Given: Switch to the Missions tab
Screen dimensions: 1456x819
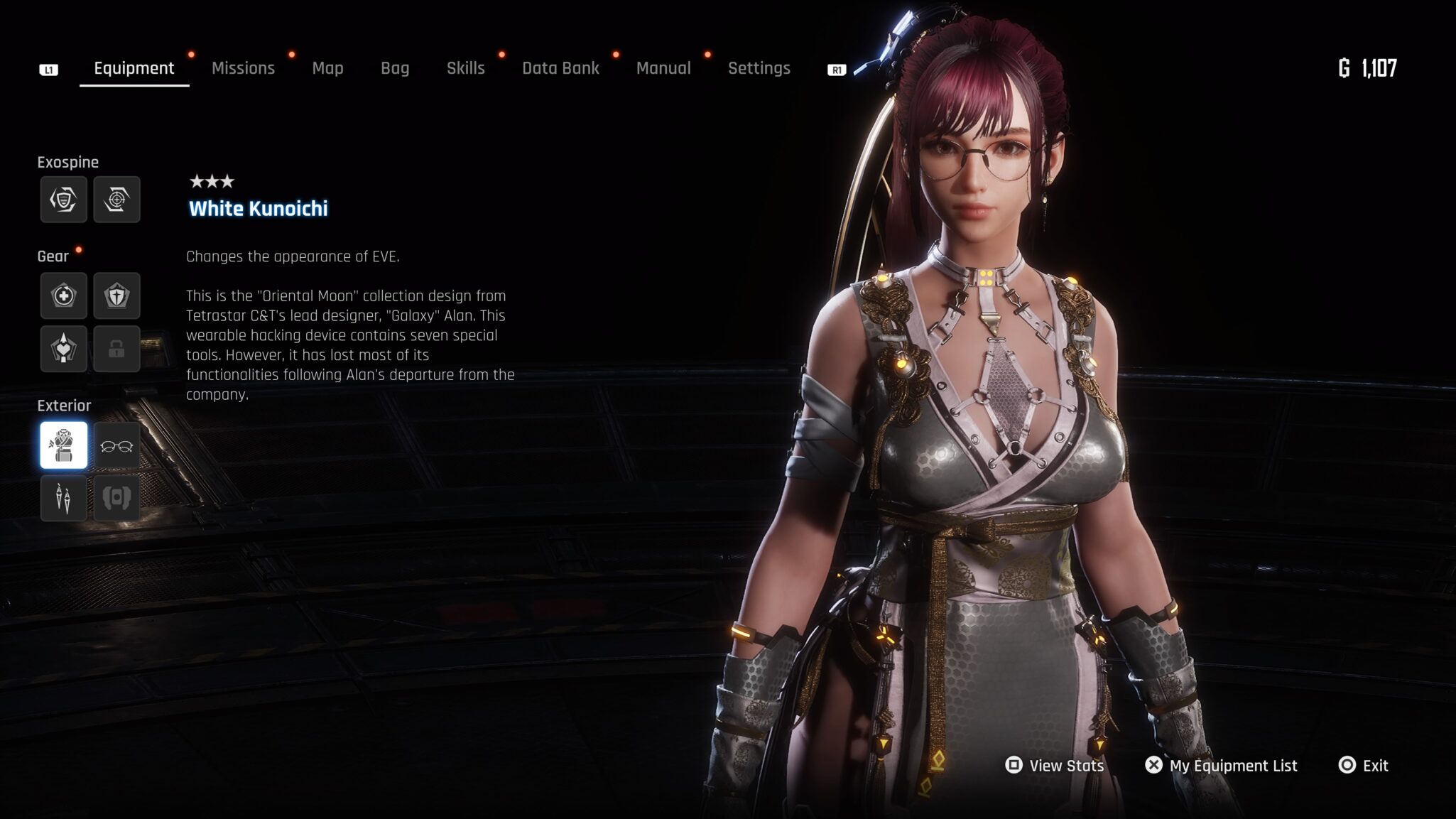Looking at the screenshot, I should 243,68.
